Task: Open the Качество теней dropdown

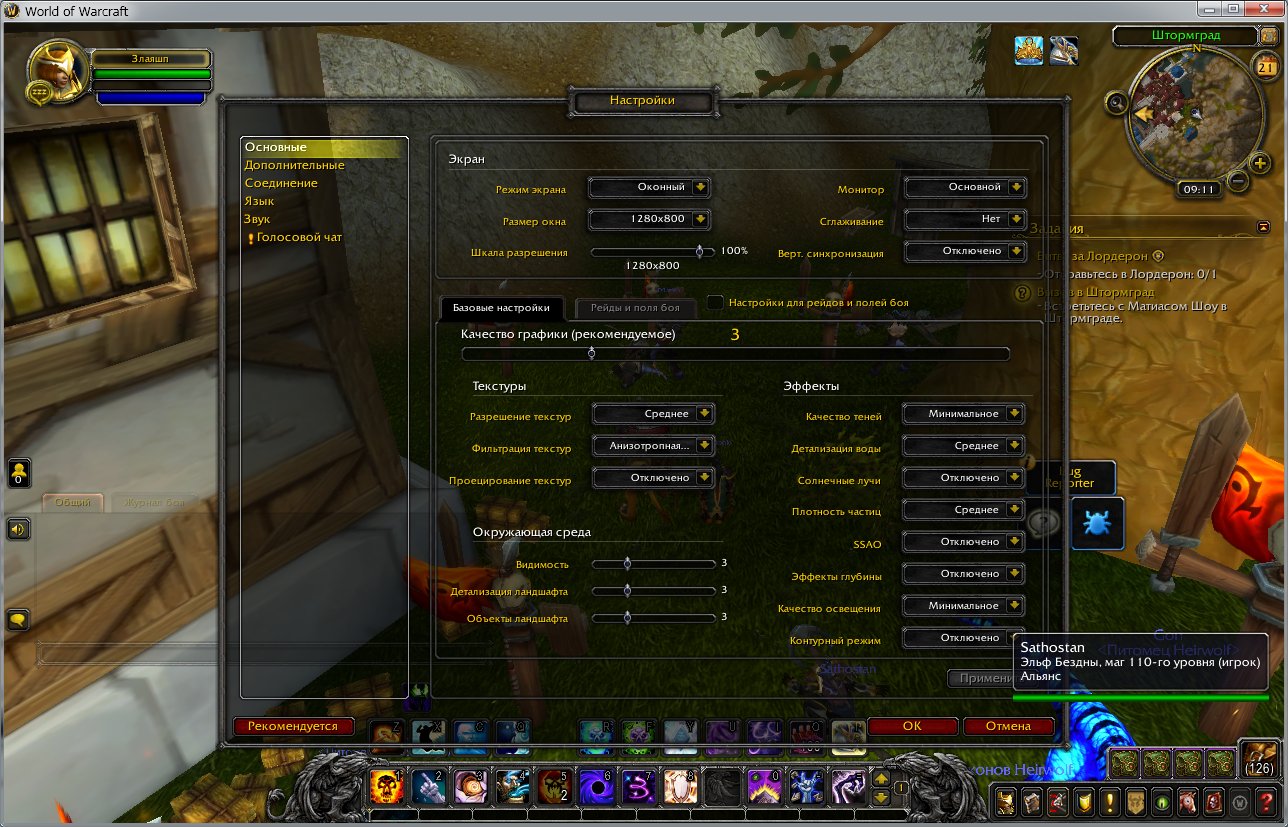Action: (x=963, y=414)
